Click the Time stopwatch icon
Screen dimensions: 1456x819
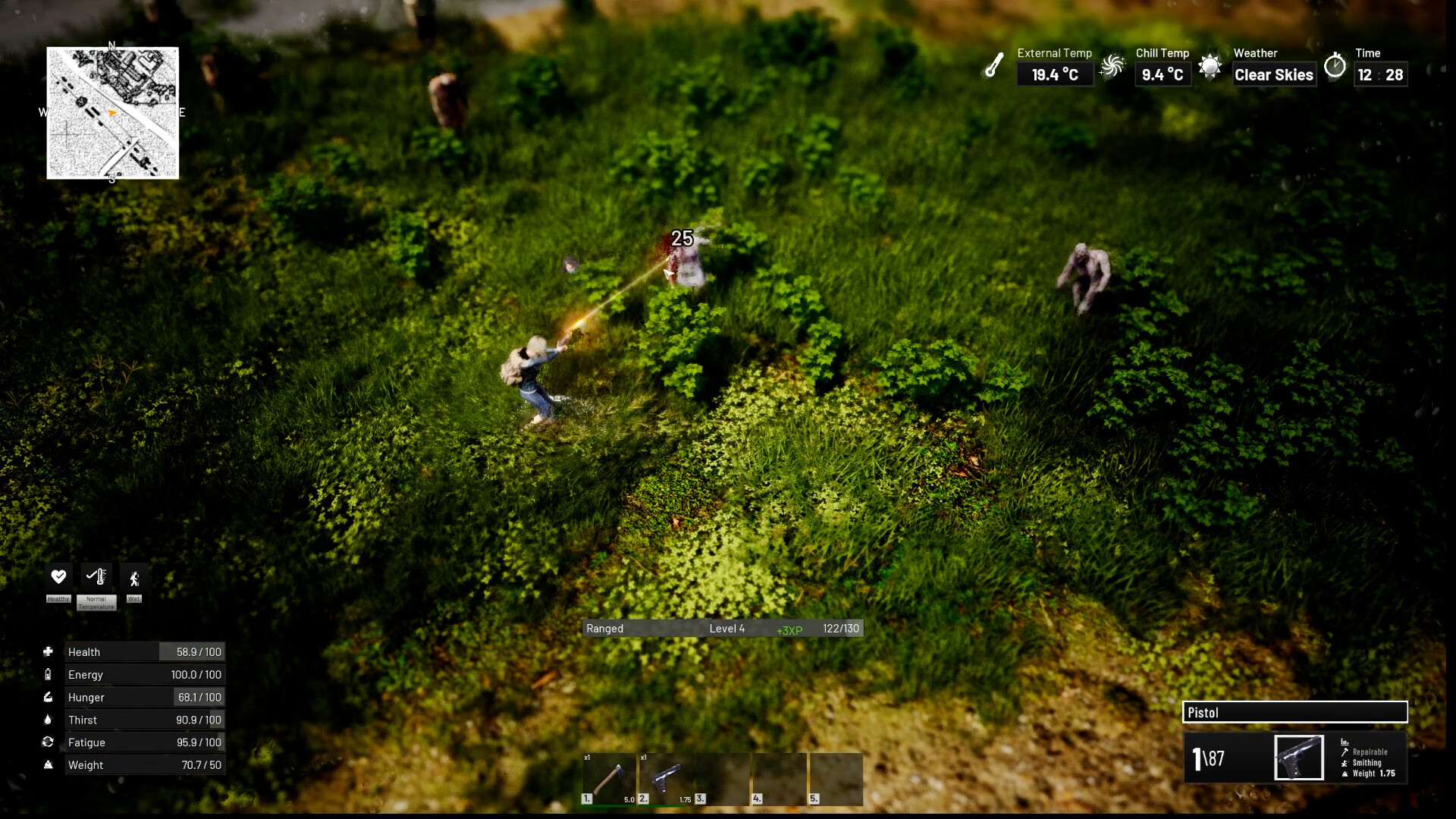[x=1335, y=66]
